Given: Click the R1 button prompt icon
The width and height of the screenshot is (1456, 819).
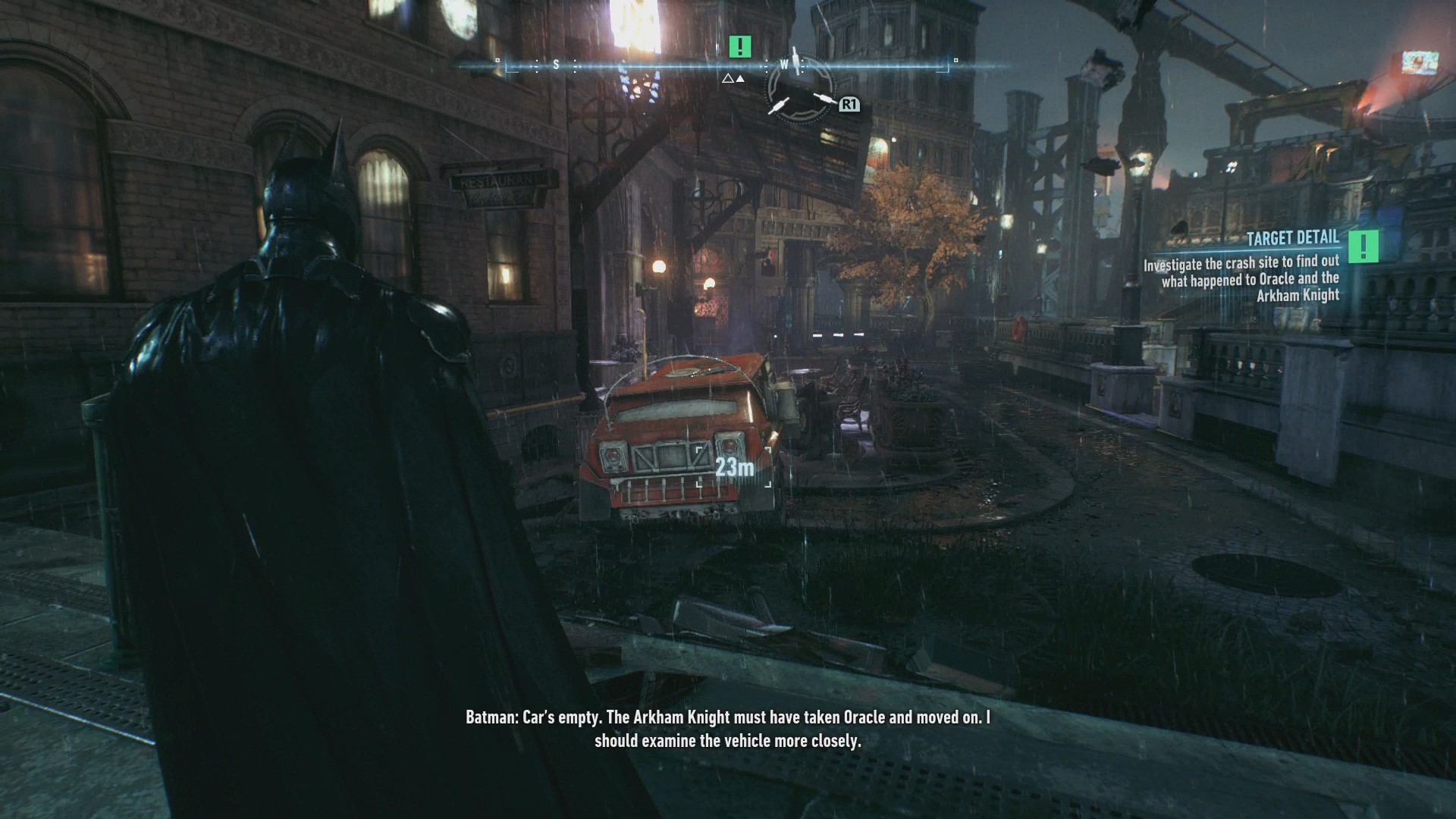Looking at the screenshot, I should tap(848, 106).
